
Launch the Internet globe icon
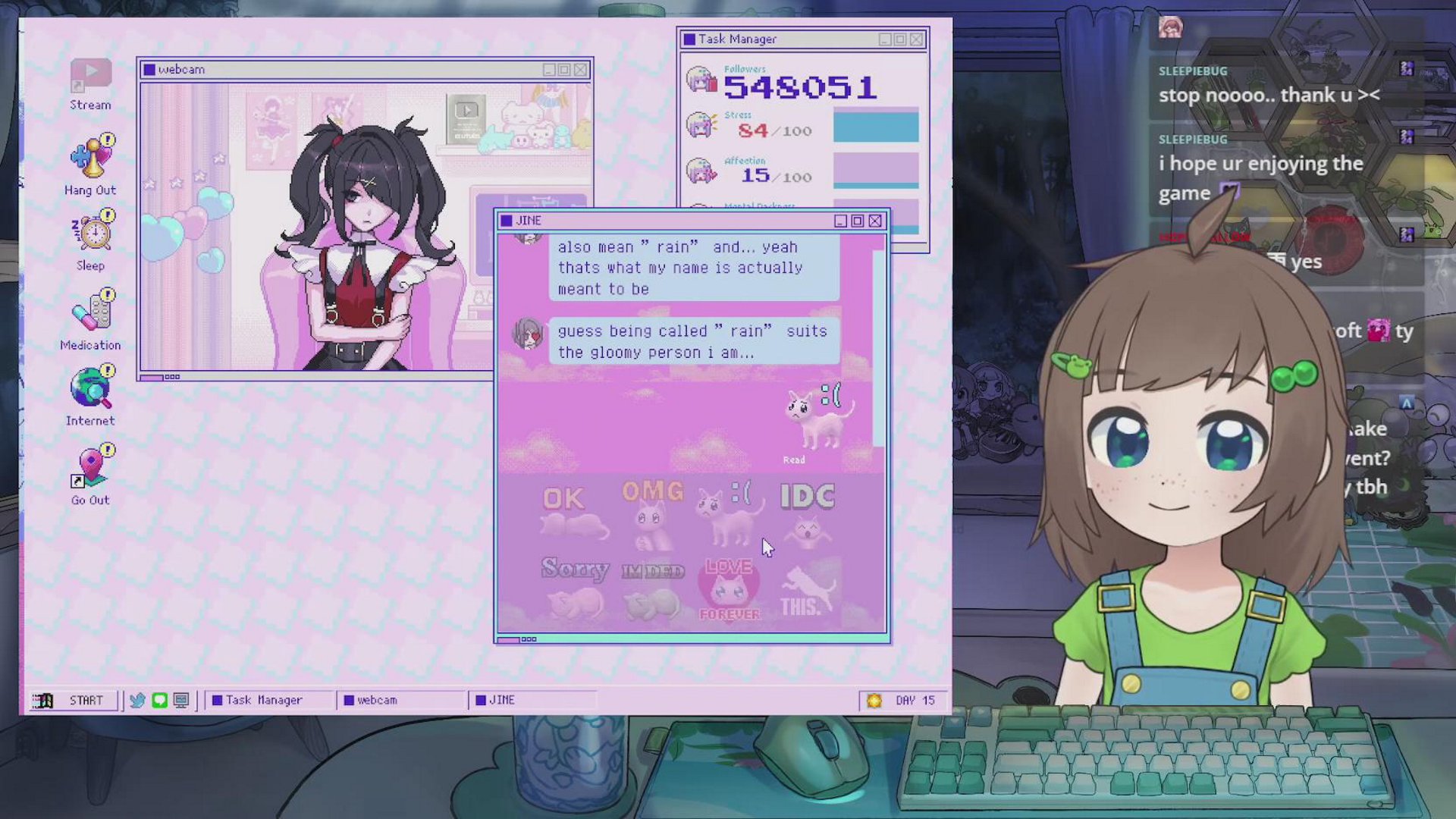(91, 394)
